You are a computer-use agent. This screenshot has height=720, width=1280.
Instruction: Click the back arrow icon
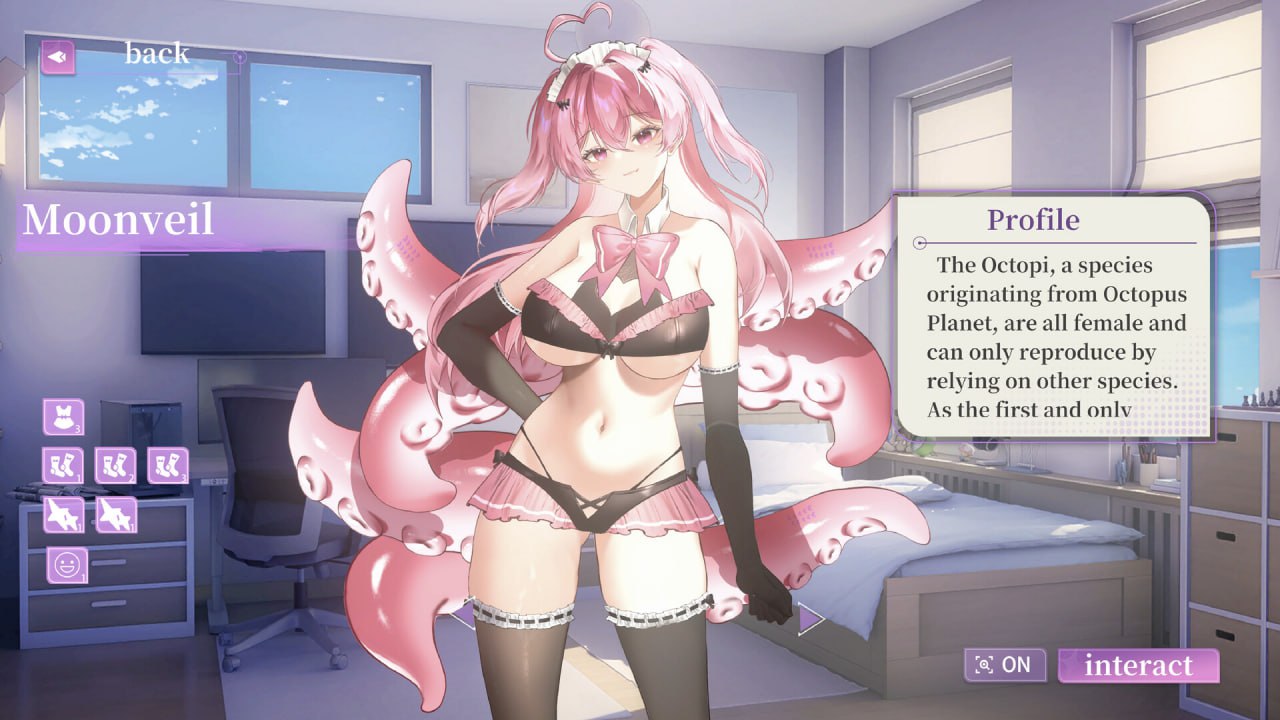(57, 57)
